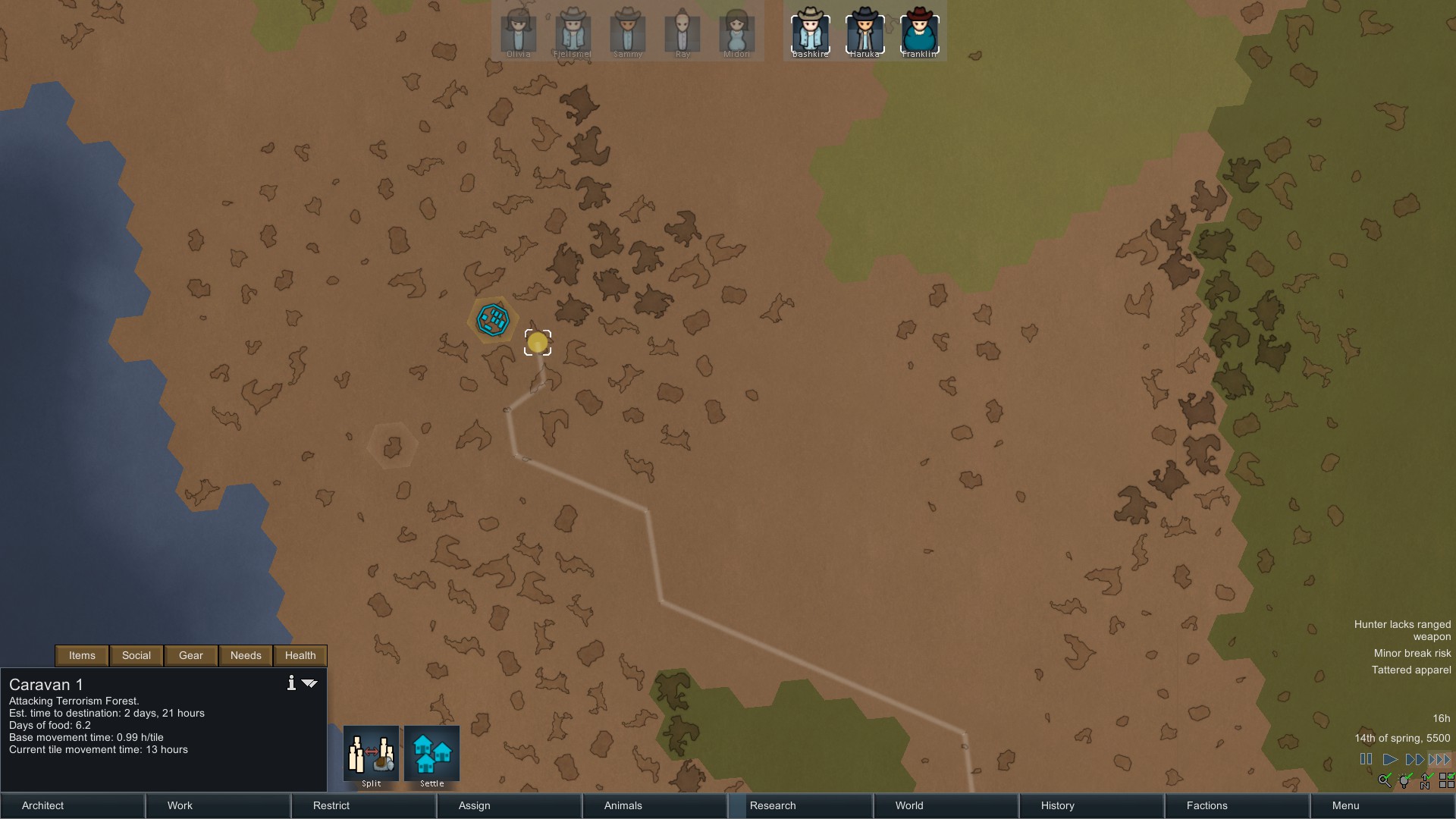
Task: Open the Restrict menu
Action: click(363, 805)
